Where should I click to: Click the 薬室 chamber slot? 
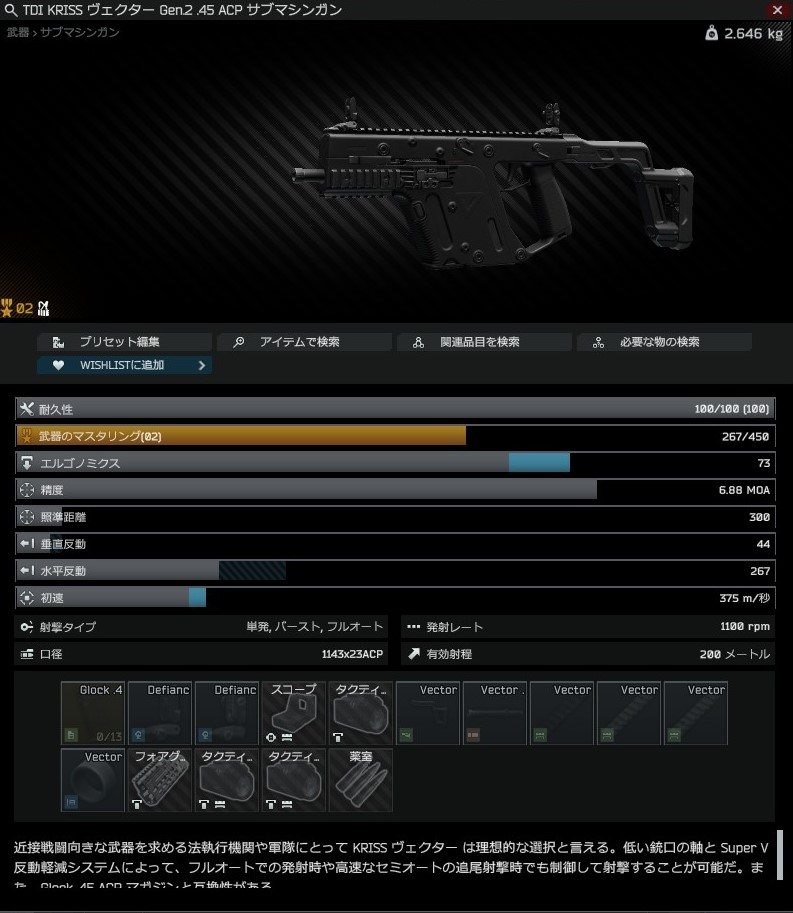click(361, 780)
